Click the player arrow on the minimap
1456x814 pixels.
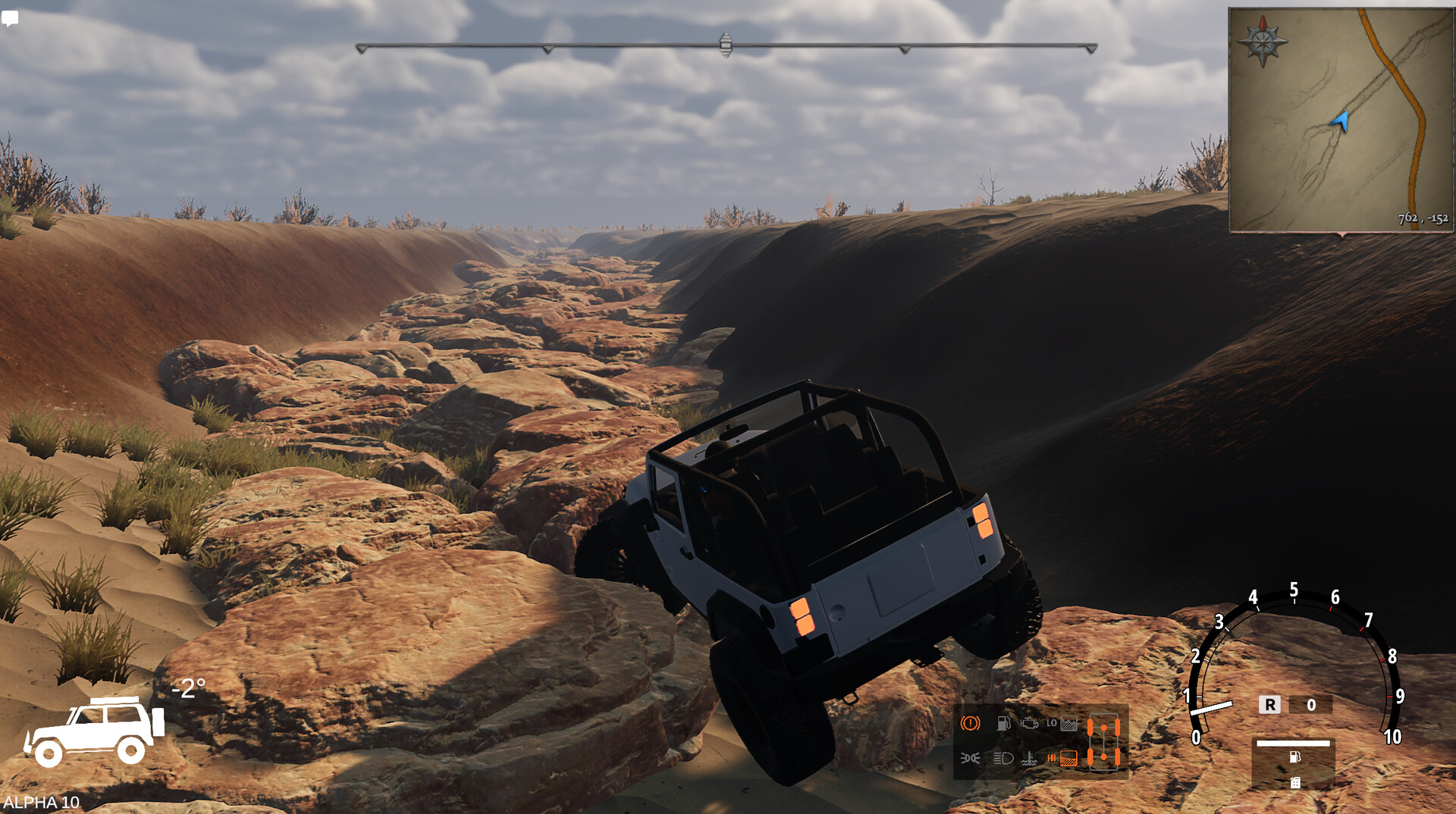click(x=1341, y=121)
